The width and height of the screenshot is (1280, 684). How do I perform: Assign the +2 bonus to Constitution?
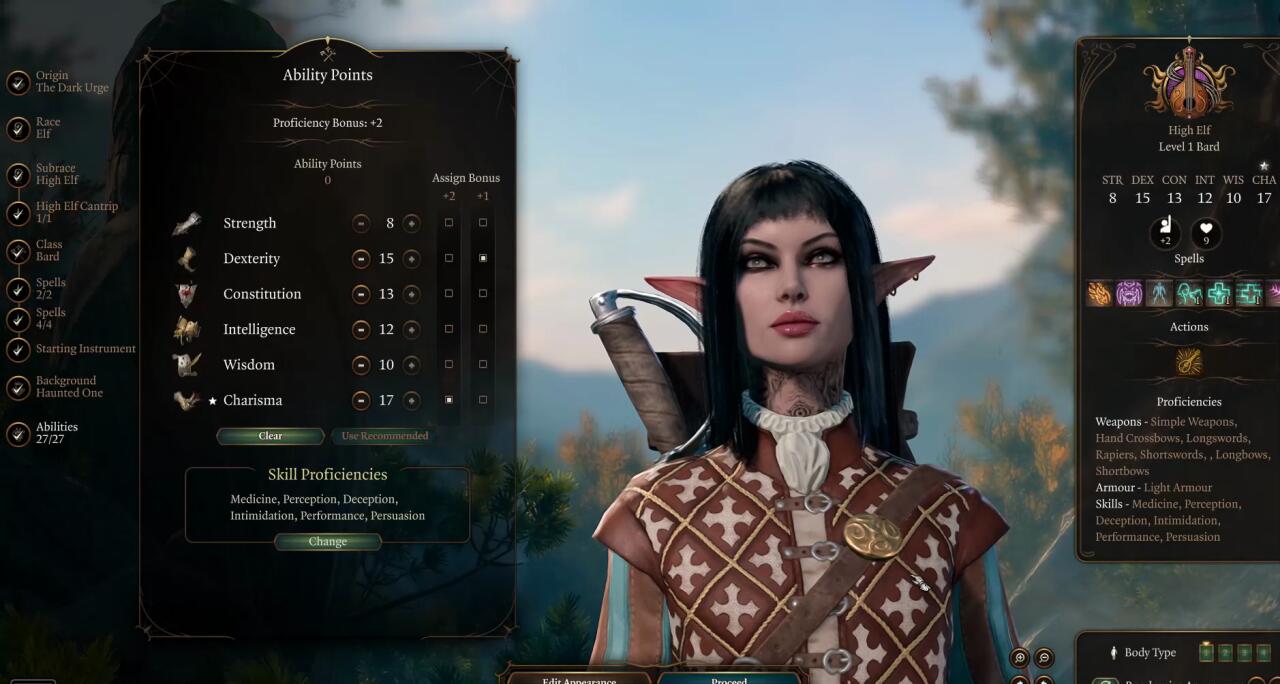[x=449, y=294]
